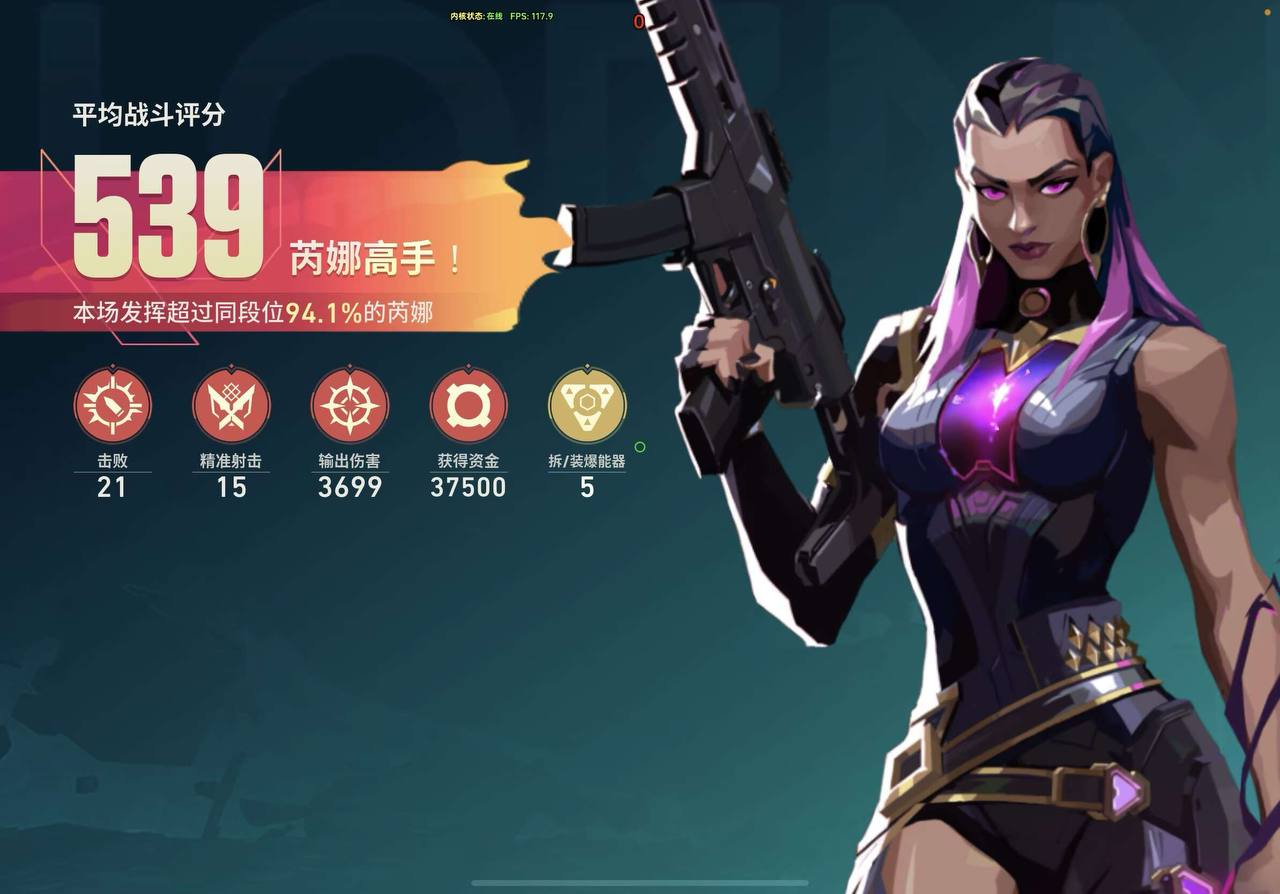Click the diamond marker above the 获得资金 medal

467,368
